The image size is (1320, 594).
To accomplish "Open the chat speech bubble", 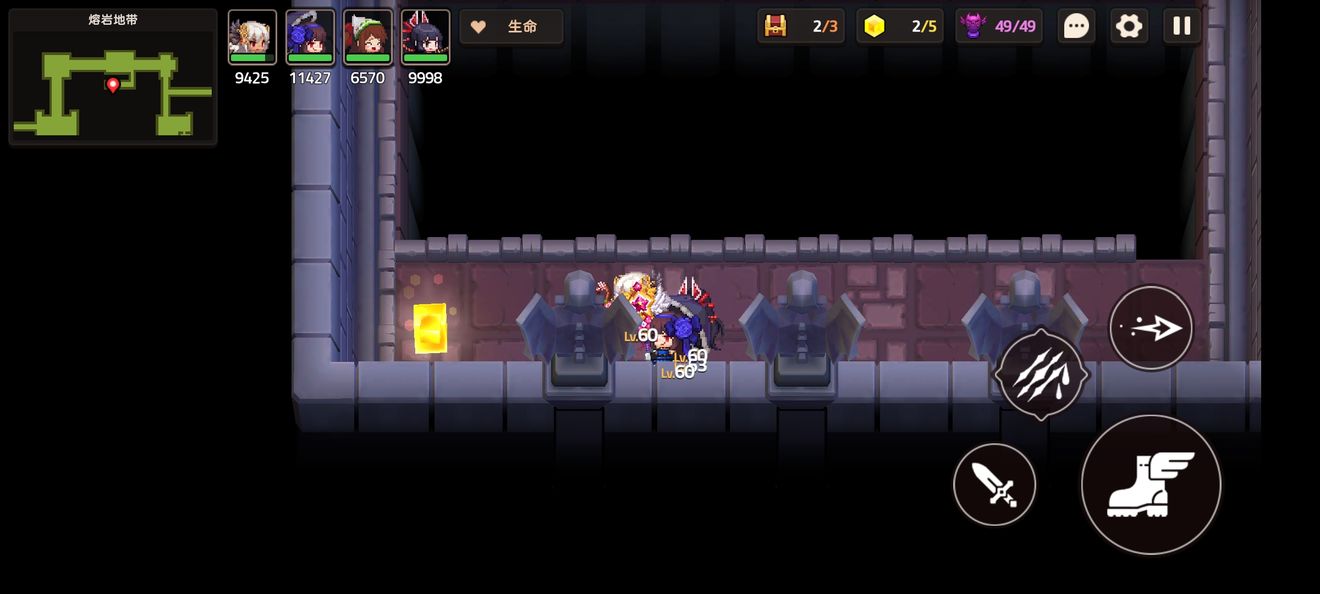I will pyautogui.click(x=1076, y=26).
